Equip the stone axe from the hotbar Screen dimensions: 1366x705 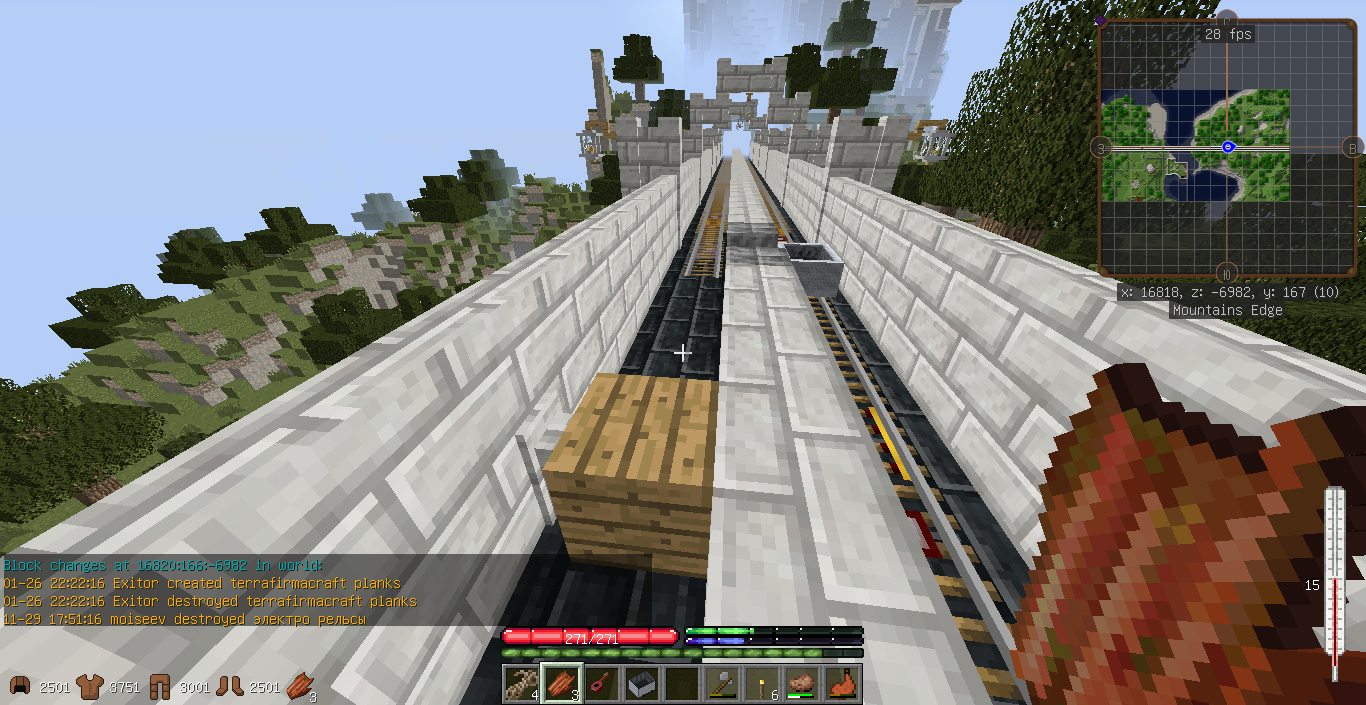pyautogui.click(x=722, y=684)
